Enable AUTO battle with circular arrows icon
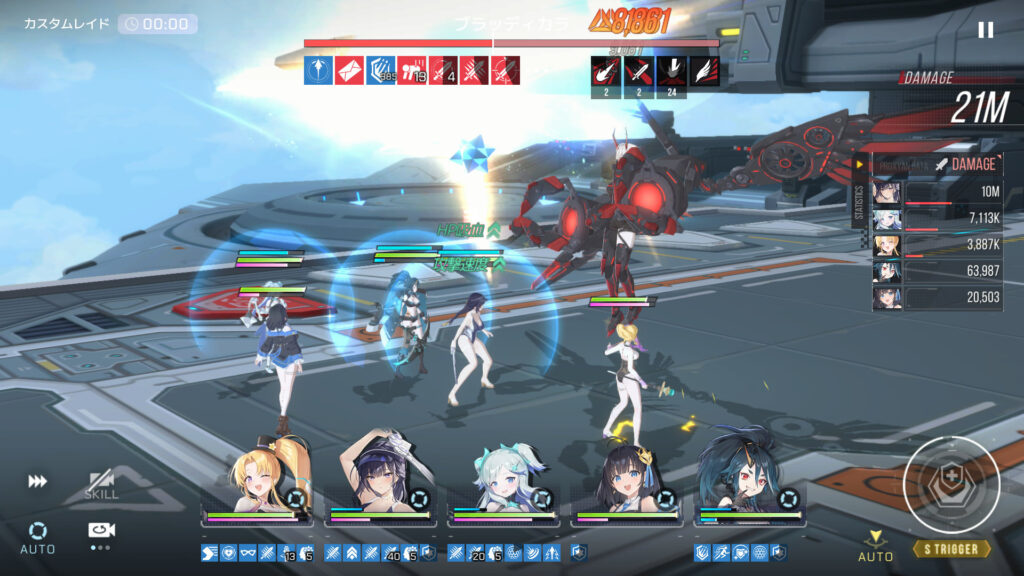Viewport: 1024px width, 576px height. coord(37,535)
